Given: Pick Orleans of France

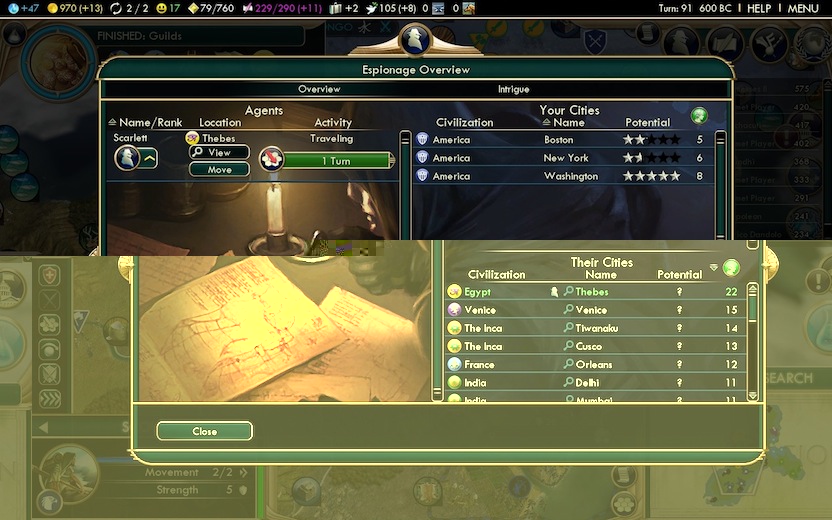Looking at the screenshot, I should [x=594, y=364].
